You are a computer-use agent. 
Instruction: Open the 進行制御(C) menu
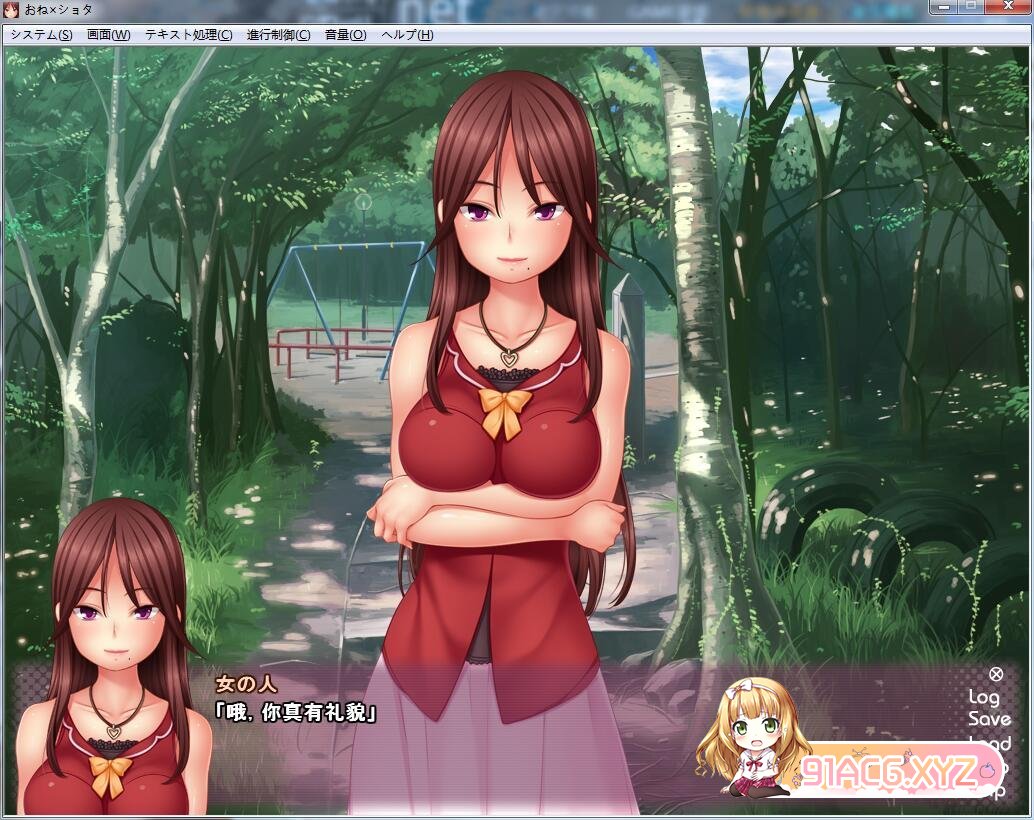277,34
